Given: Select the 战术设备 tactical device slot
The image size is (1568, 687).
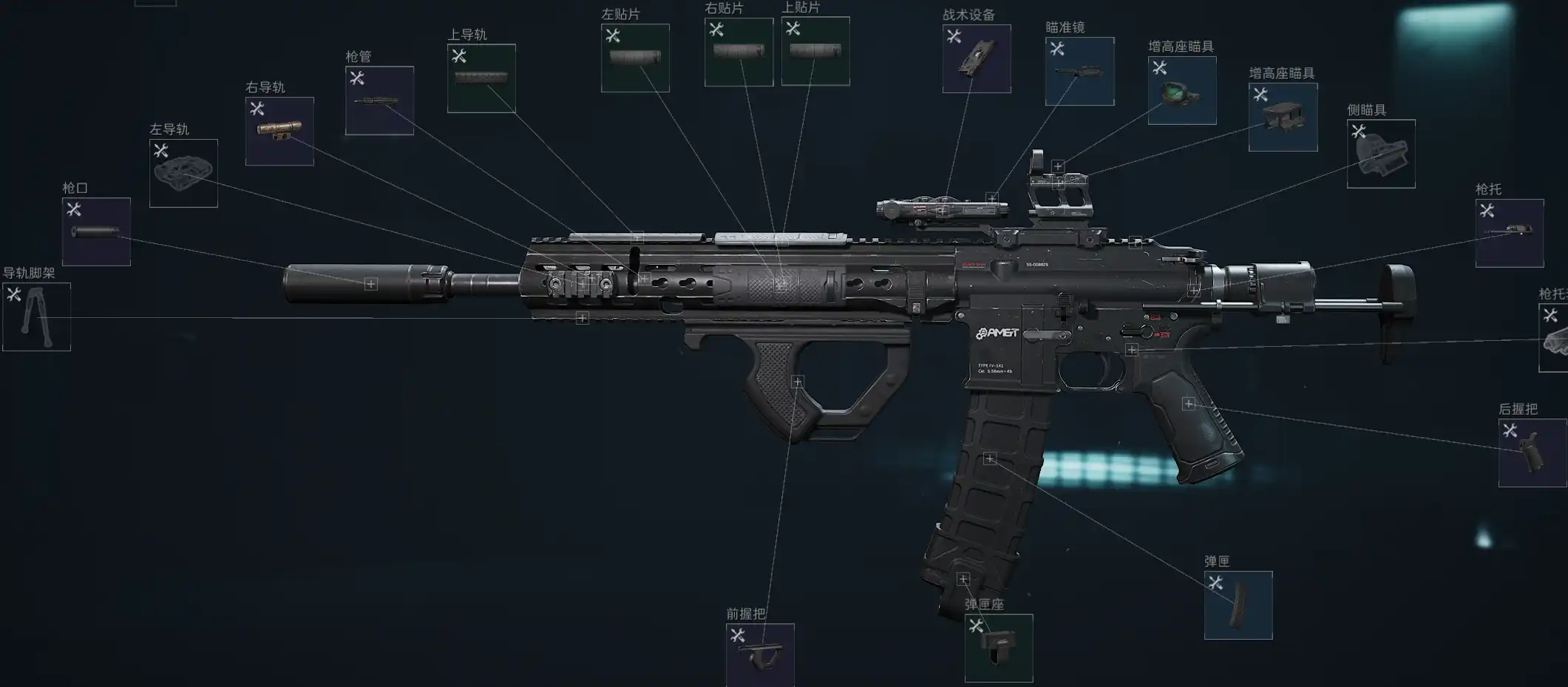Looking at the screenshot, I should (x=977, y=58).
